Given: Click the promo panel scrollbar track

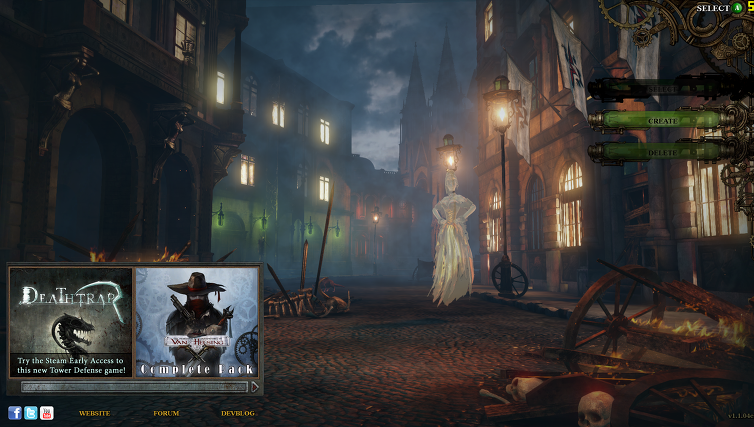Looking at the screenshot, I should (x=134, y=386).
